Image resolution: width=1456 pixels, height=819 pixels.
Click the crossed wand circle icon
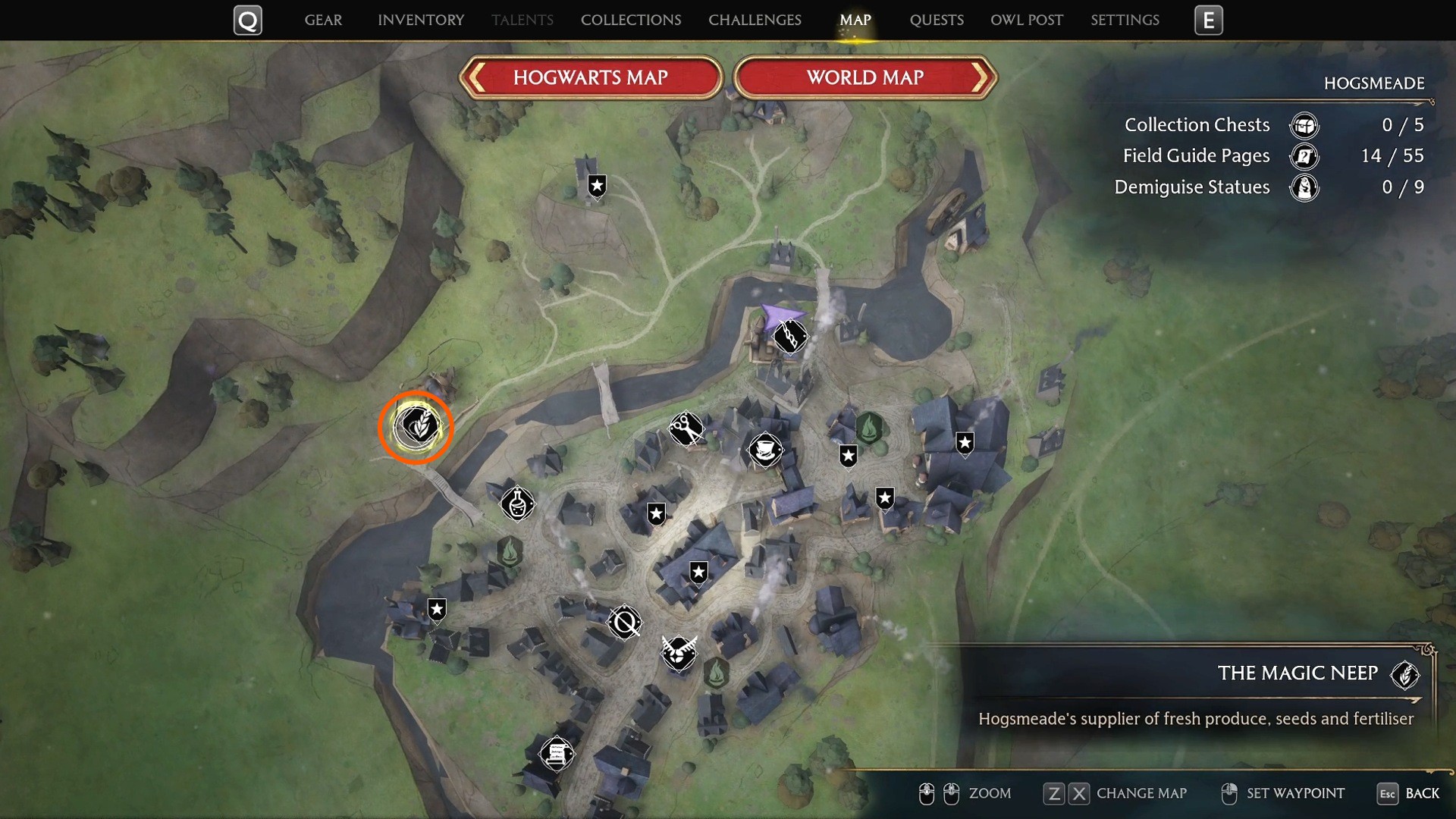pyautogui.click(x=623, y=623)
